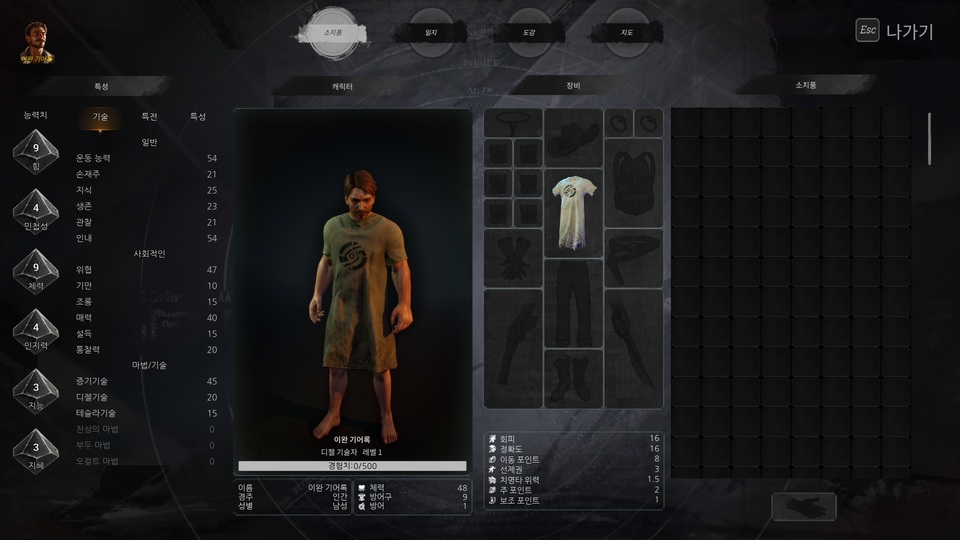Click the empty hat equipment slot

573,138
